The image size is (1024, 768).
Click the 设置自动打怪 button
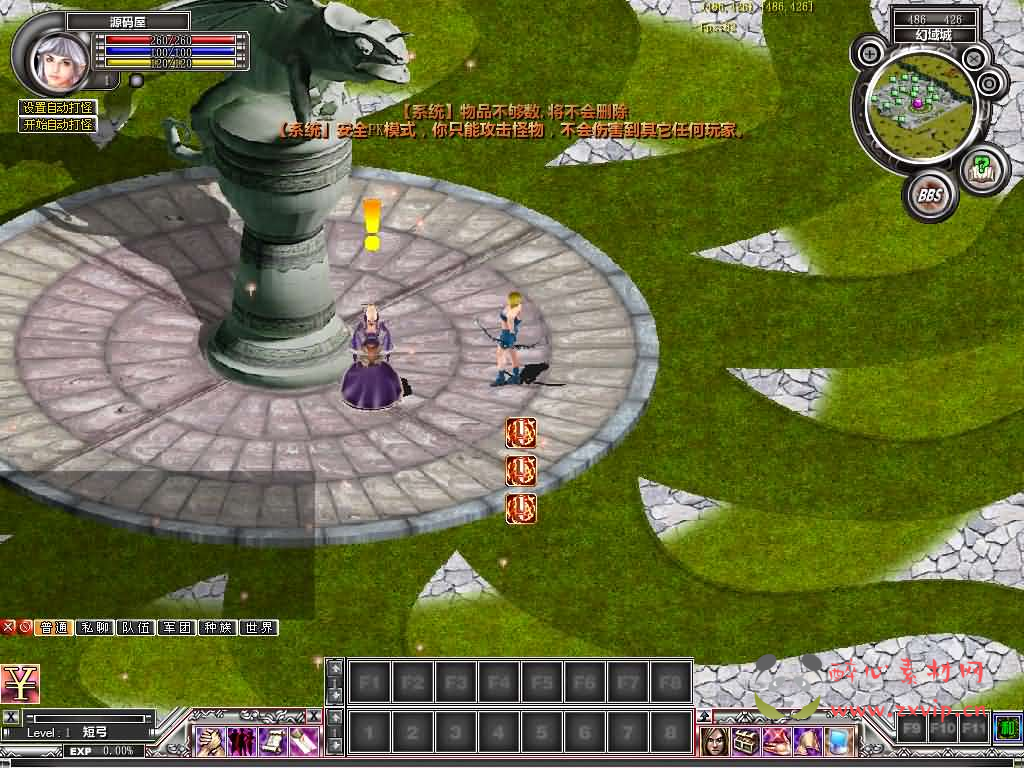tap(58, 108)
